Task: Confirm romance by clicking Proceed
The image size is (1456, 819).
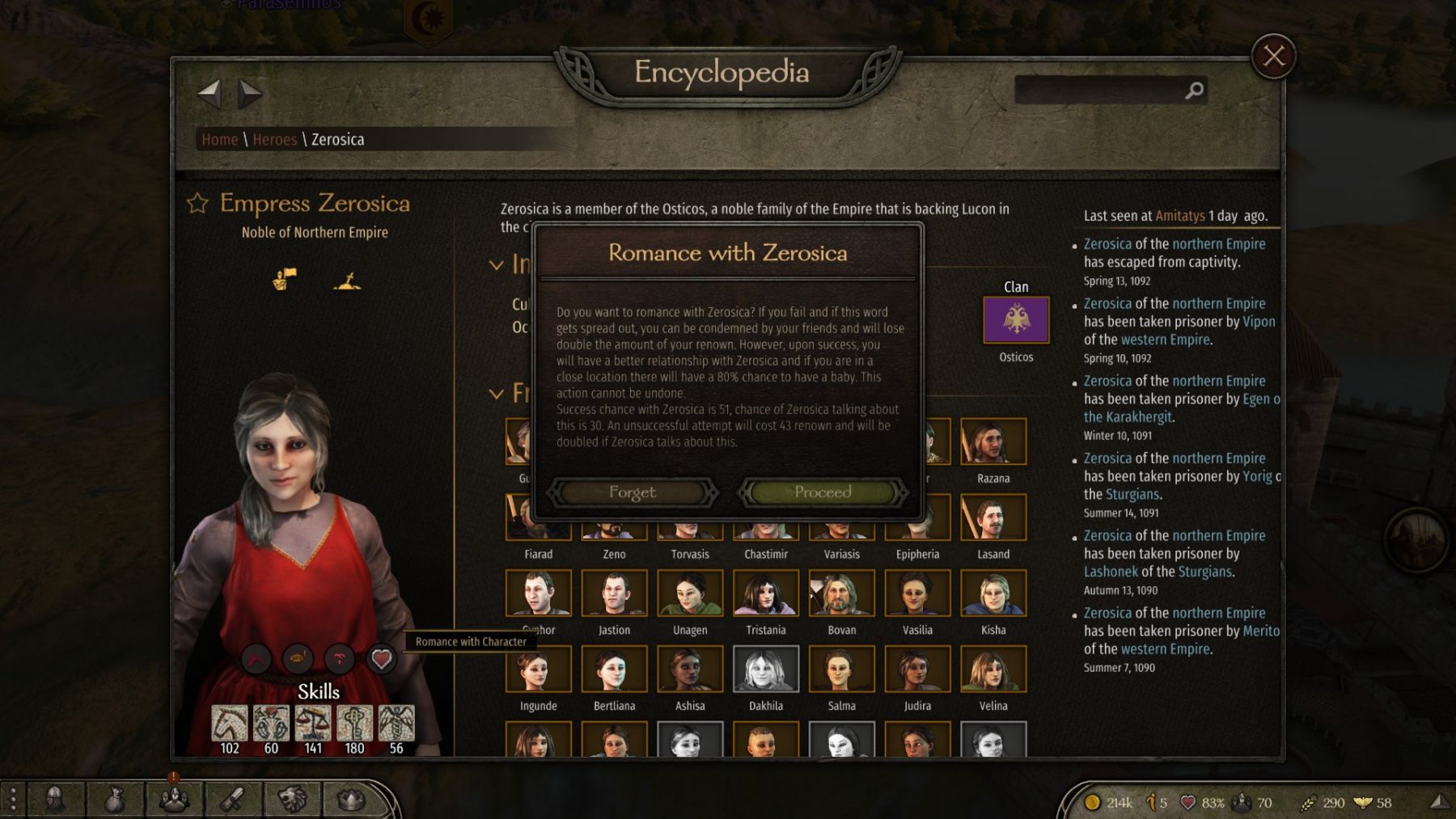Action: (823, 492)
